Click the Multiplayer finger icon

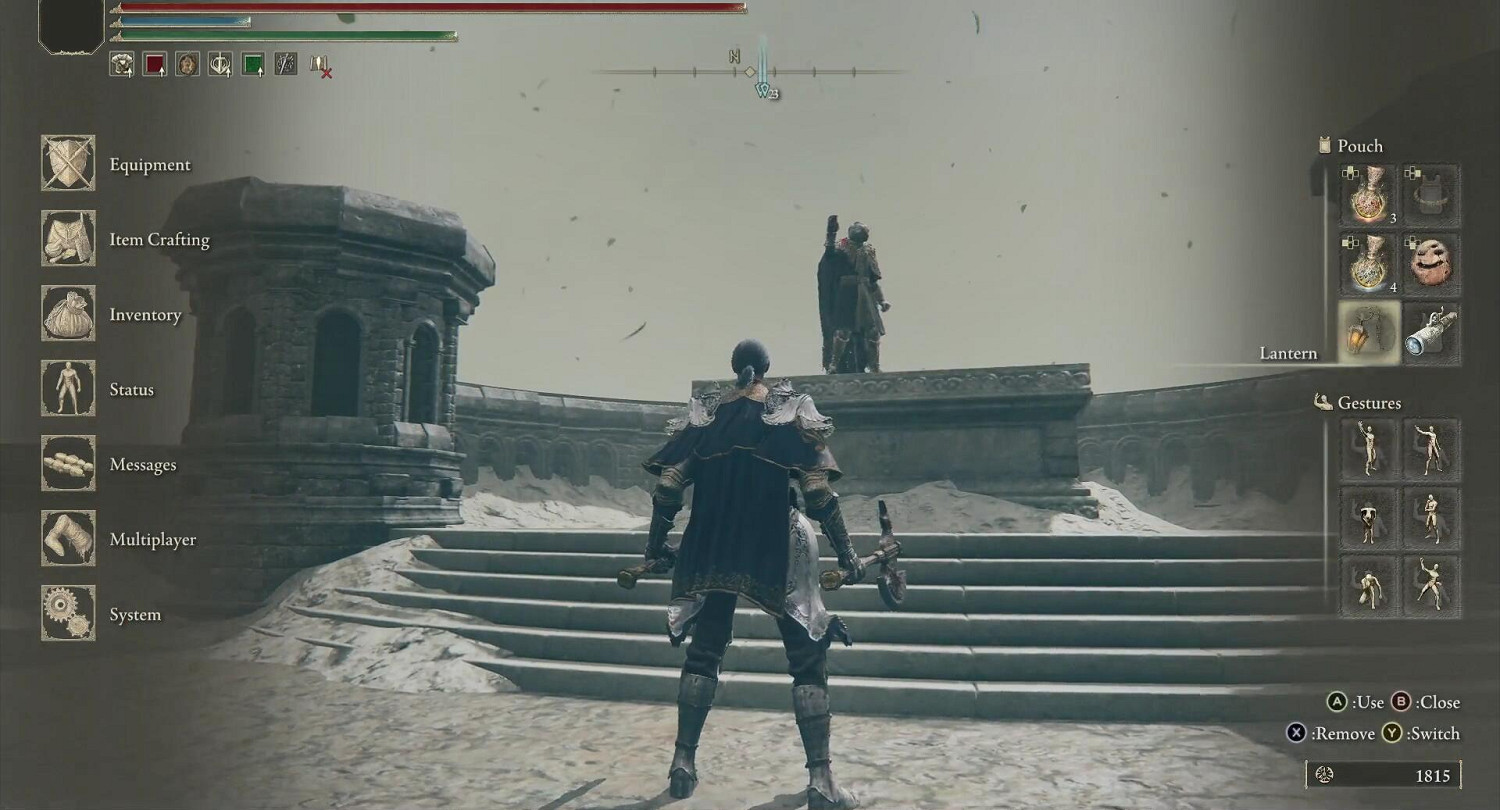pyautogui.click(x=67, y=539)
